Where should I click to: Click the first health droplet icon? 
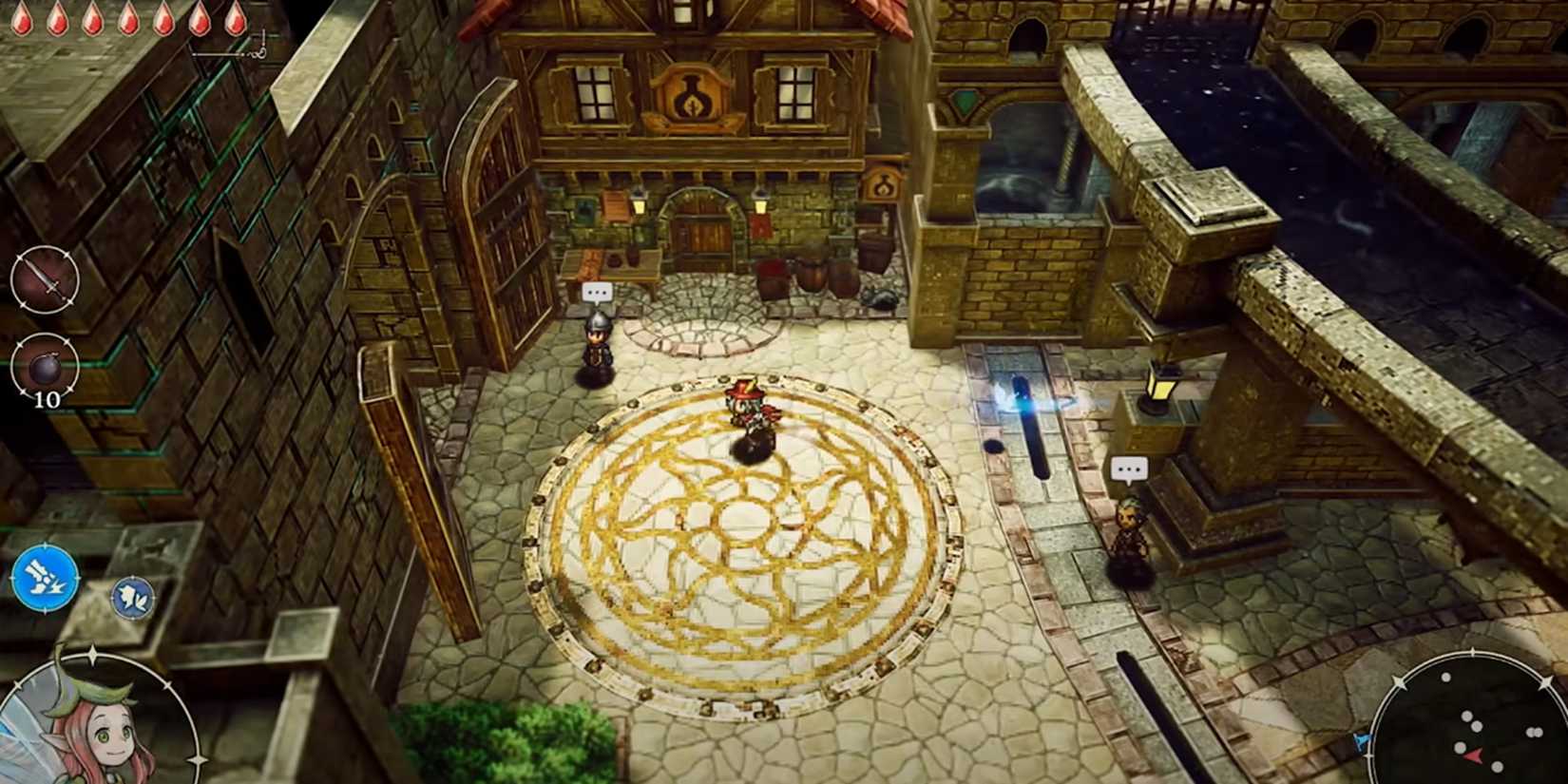(21, 17)
